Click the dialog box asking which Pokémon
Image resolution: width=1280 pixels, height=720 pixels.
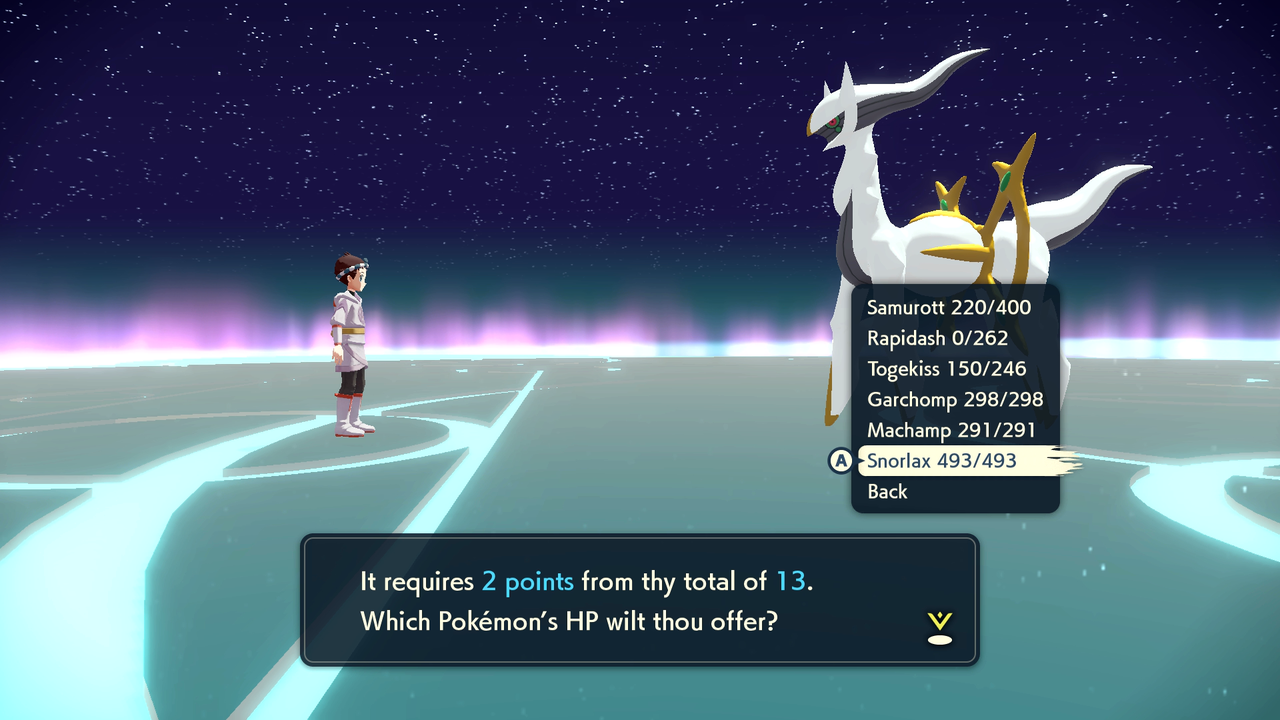(640, 600)
